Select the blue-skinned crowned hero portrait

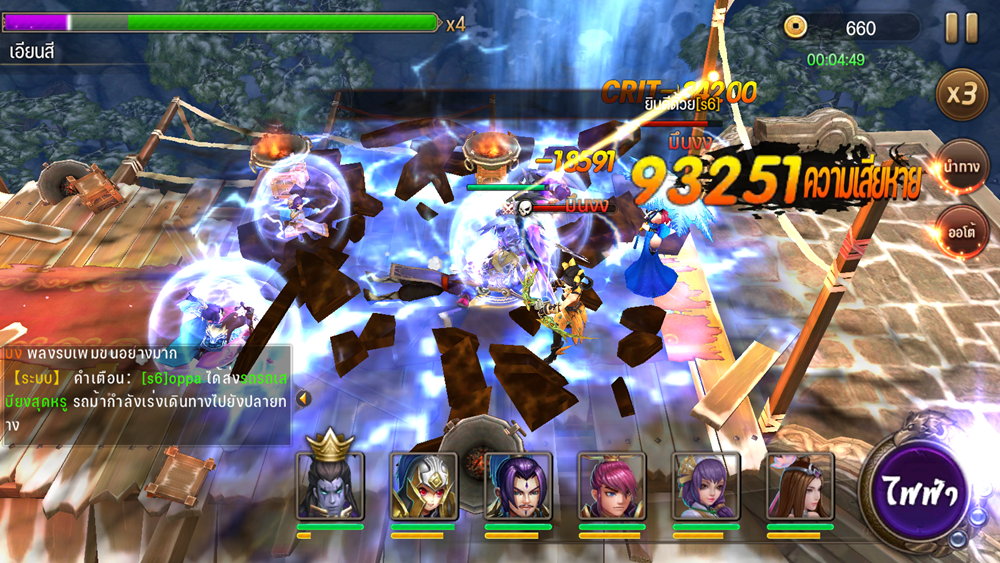[330, 486]
